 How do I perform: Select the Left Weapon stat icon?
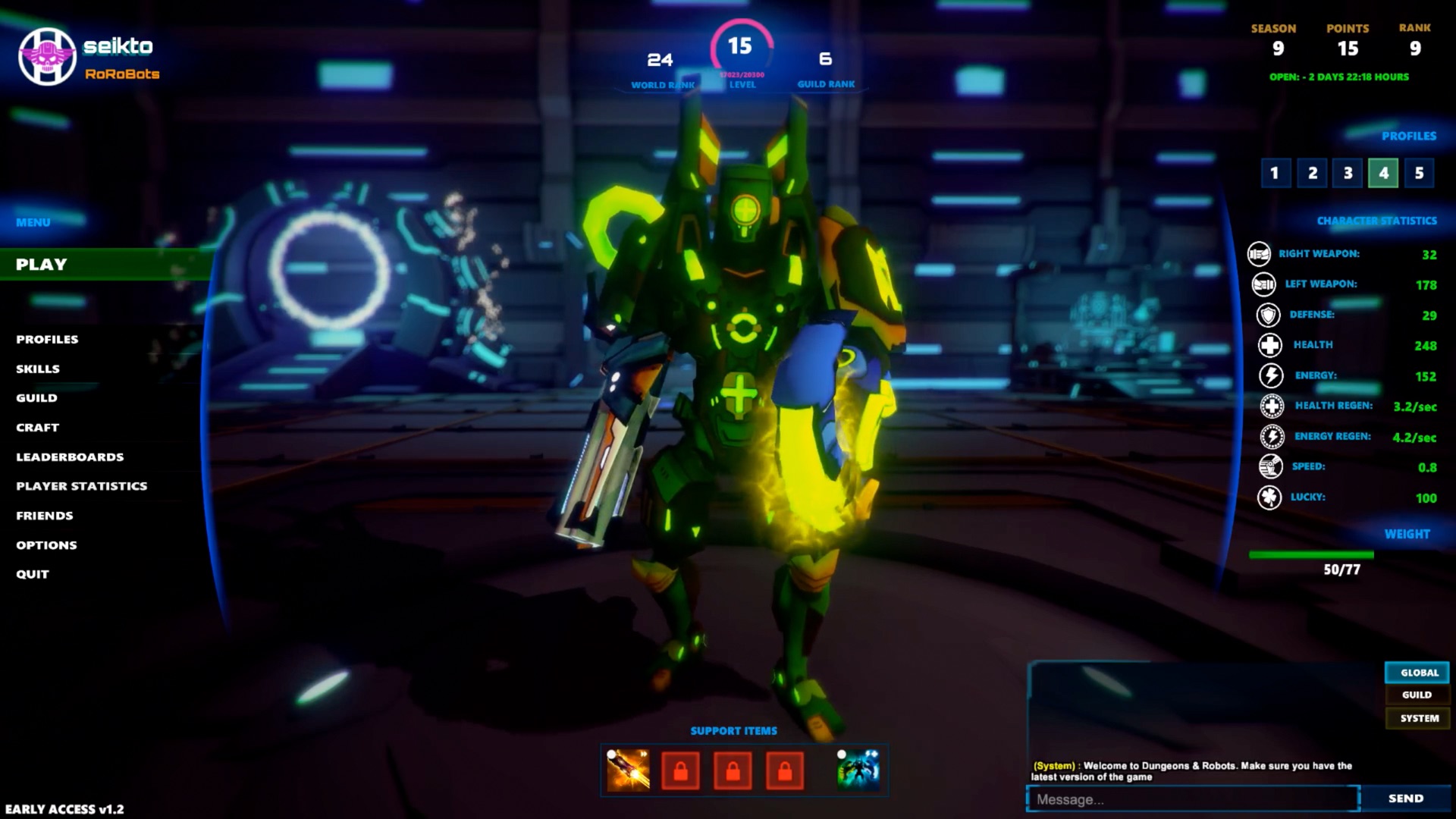[x=1262, y=284]
